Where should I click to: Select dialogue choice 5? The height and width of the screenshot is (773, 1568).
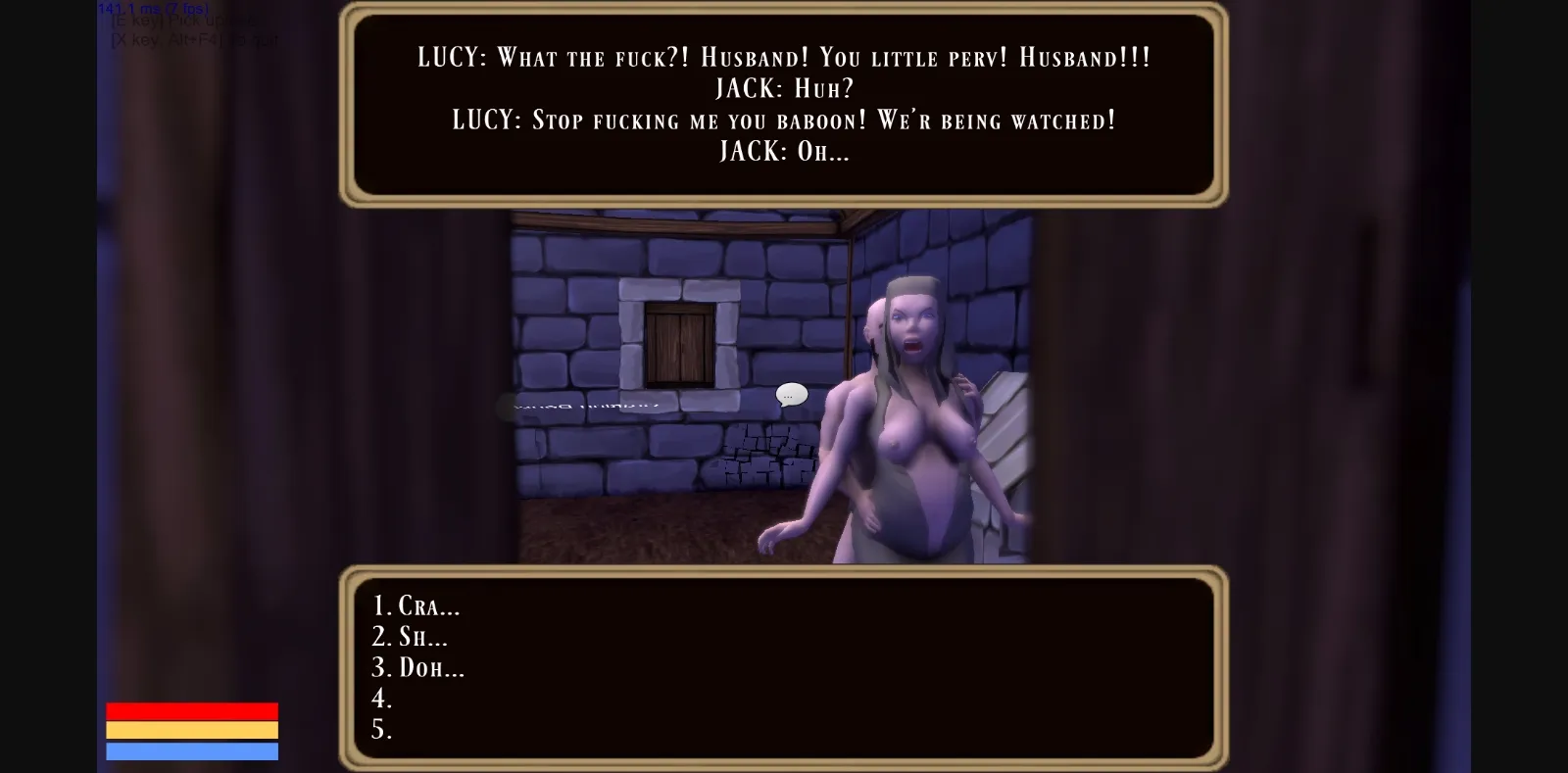click(383, 730)
